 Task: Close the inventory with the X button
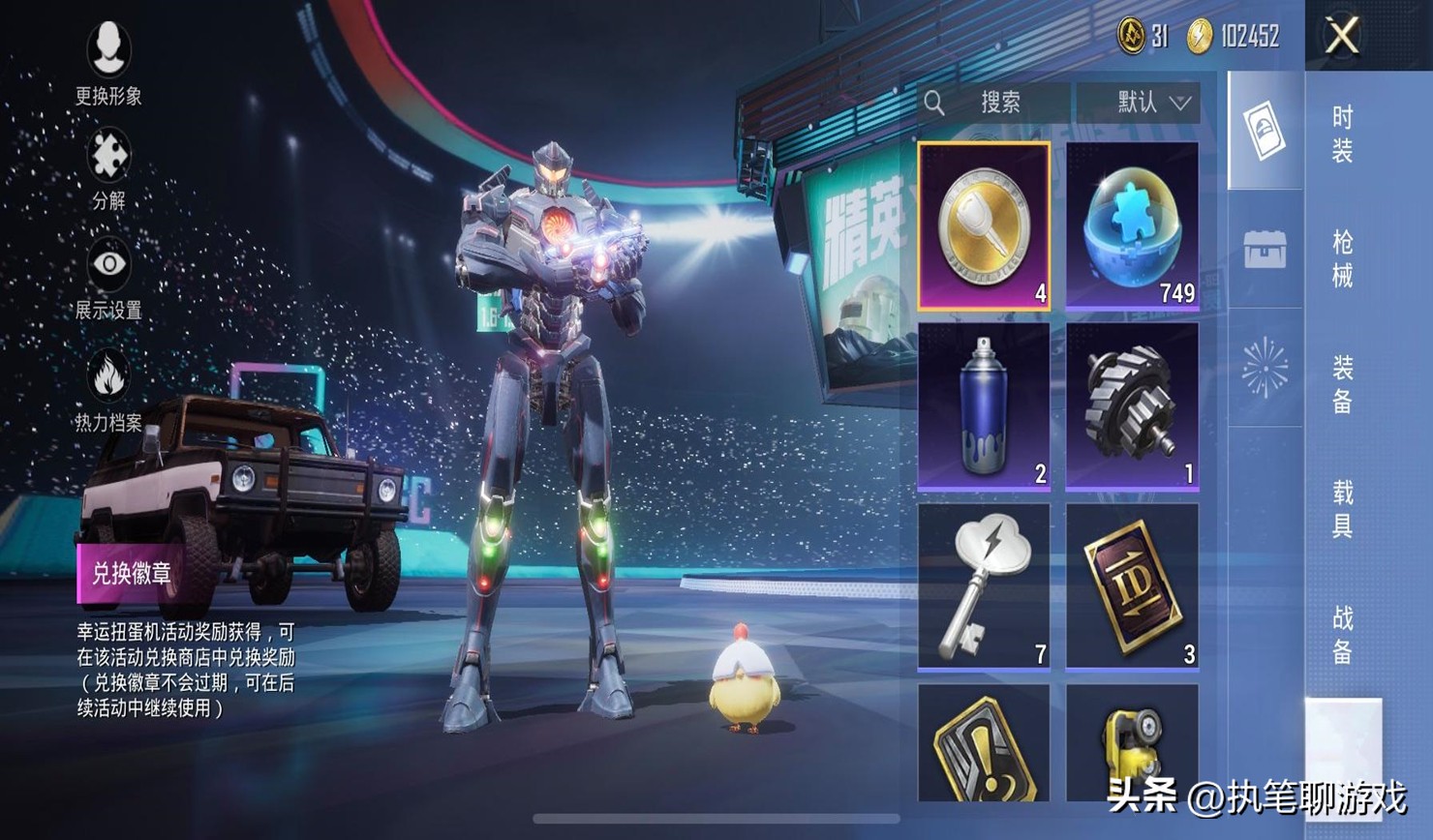click(1342, 37)
